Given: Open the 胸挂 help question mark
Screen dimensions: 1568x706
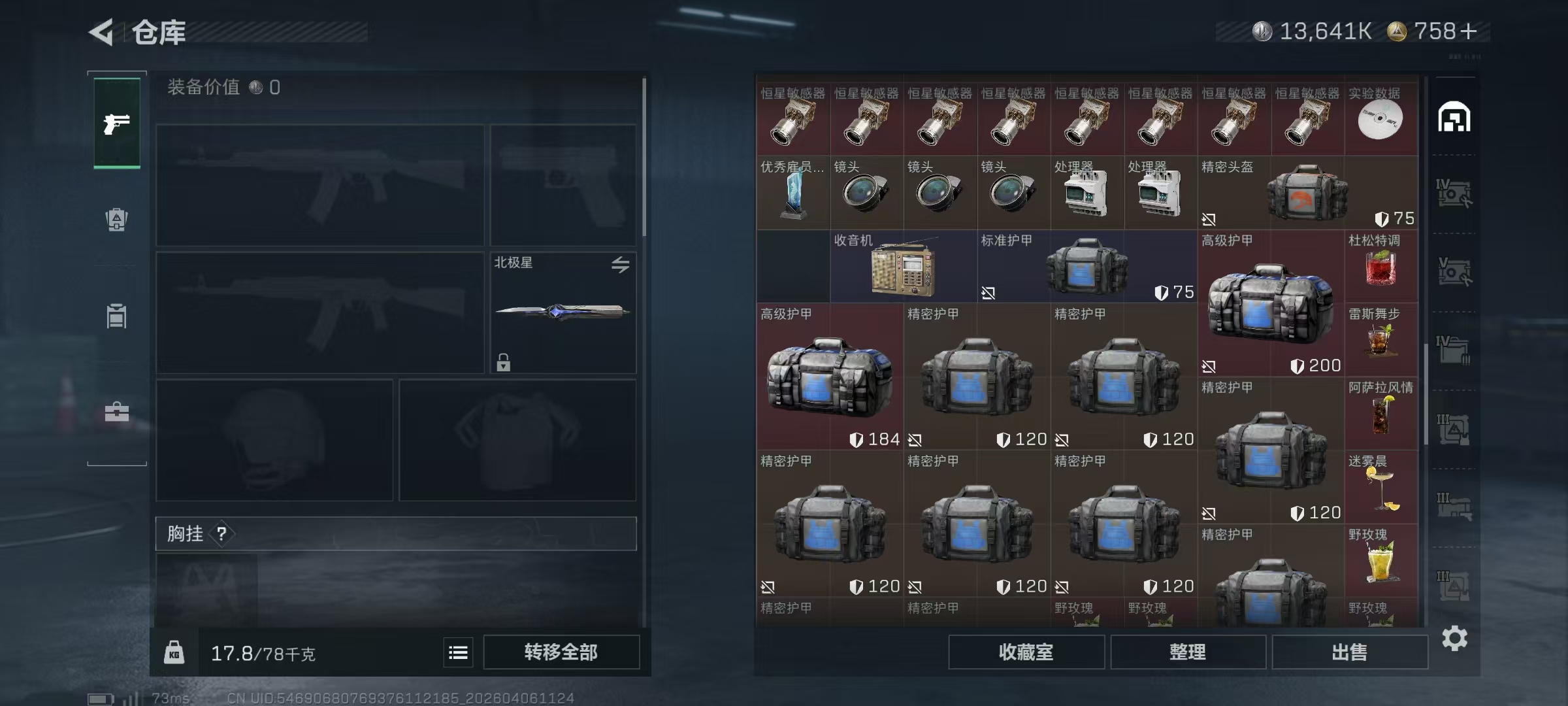Looking at the screenshot, I should (223, 534).
